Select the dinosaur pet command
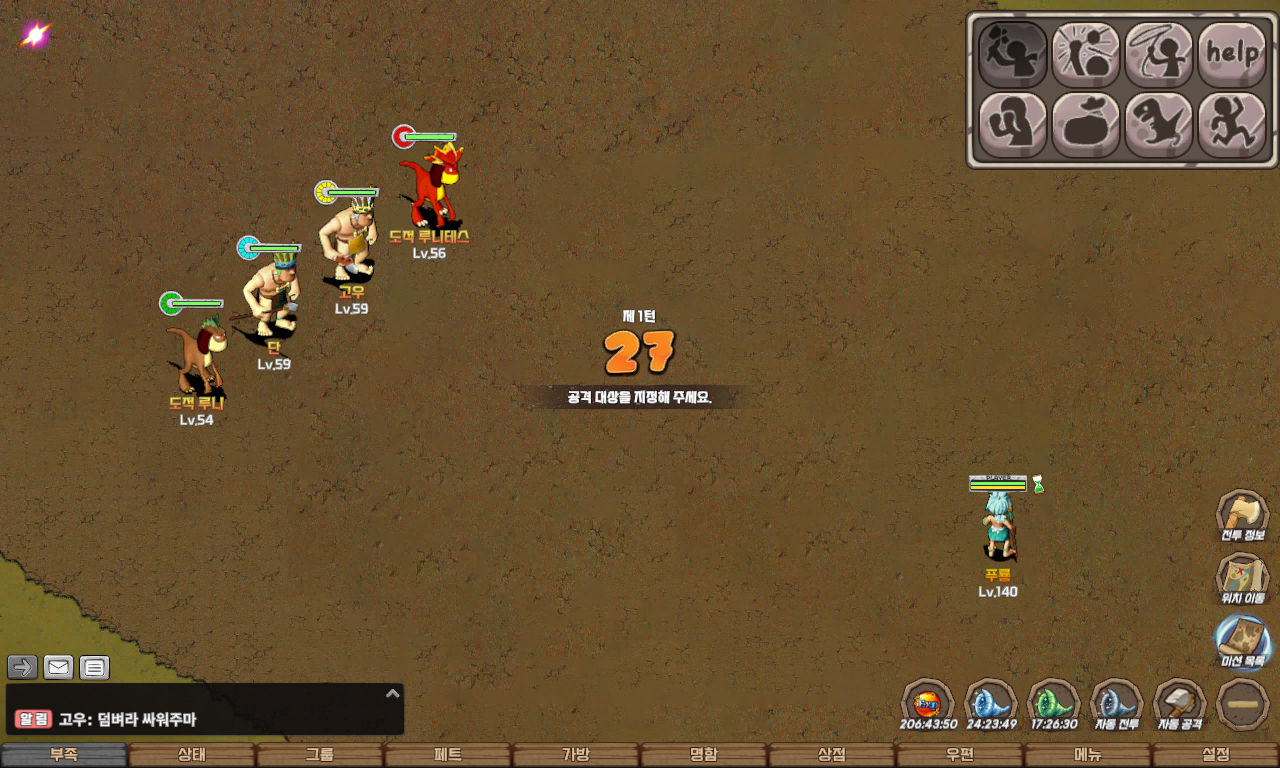Image resolution: width=1280 pixels, height=768 pixels. pyautogui.click(x=1159, y=125)
